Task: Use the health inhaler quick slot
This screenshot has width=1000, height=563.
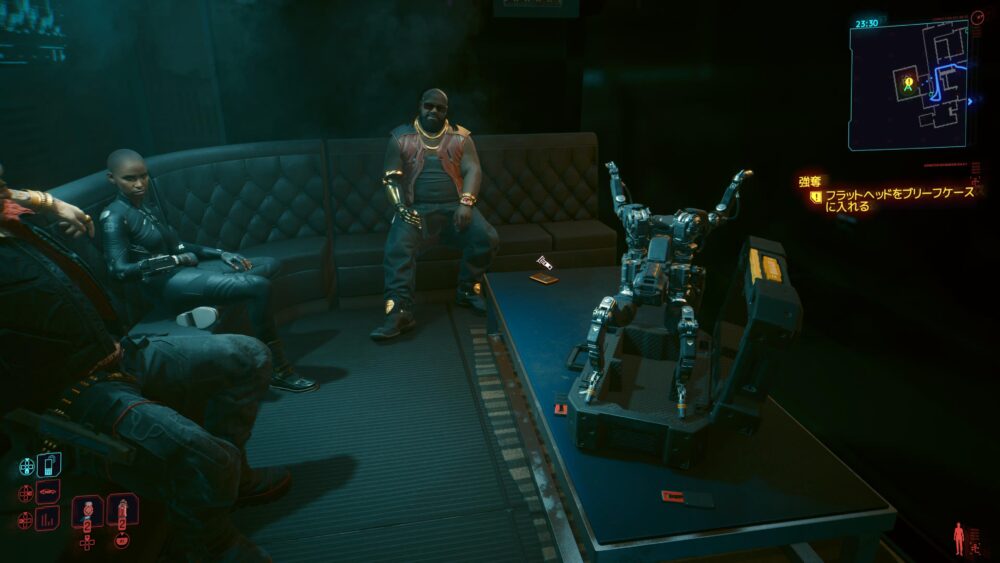Action: coord(122,510)
